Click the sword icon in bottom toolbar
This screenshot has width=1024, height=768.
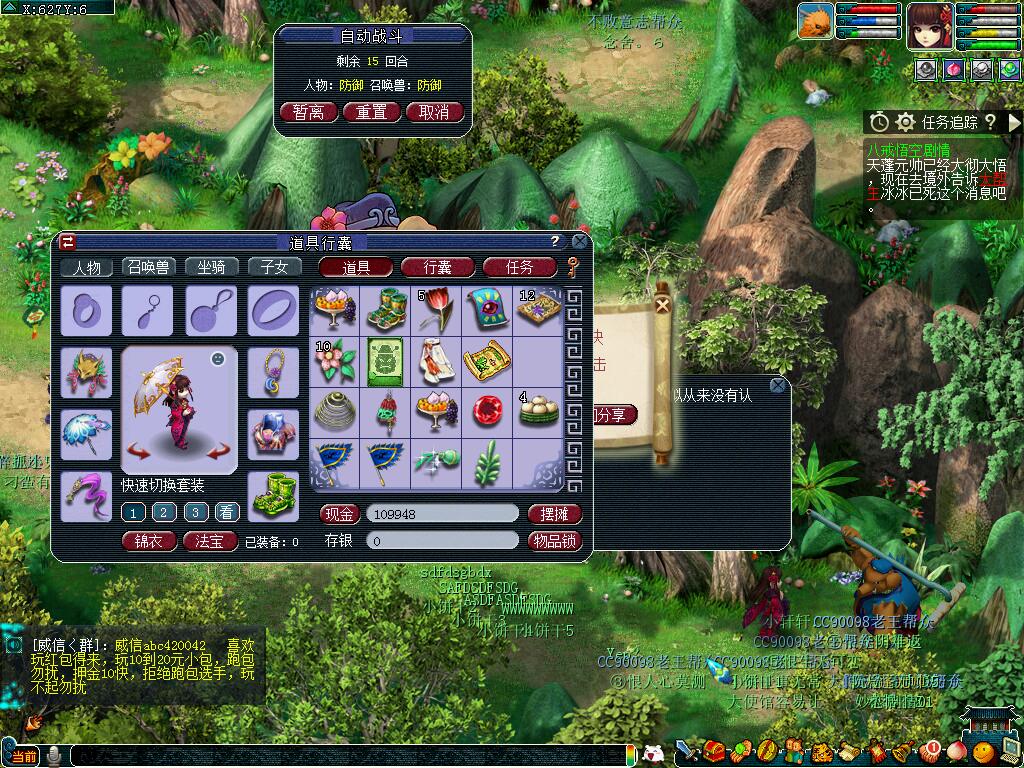pos(687,750)
